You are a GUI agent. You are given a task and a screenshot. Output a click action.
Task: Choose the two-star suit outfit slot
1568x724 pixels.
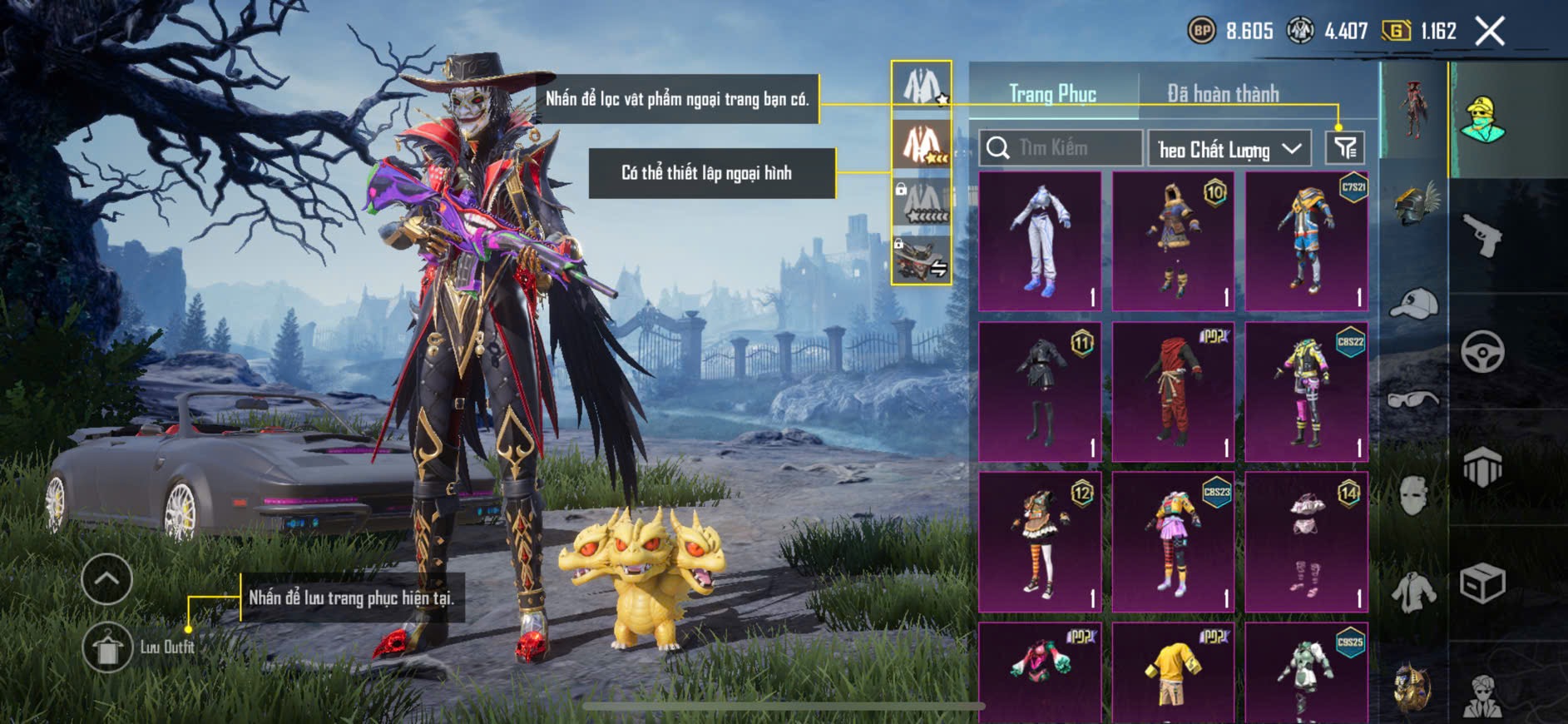click(922, 144)
